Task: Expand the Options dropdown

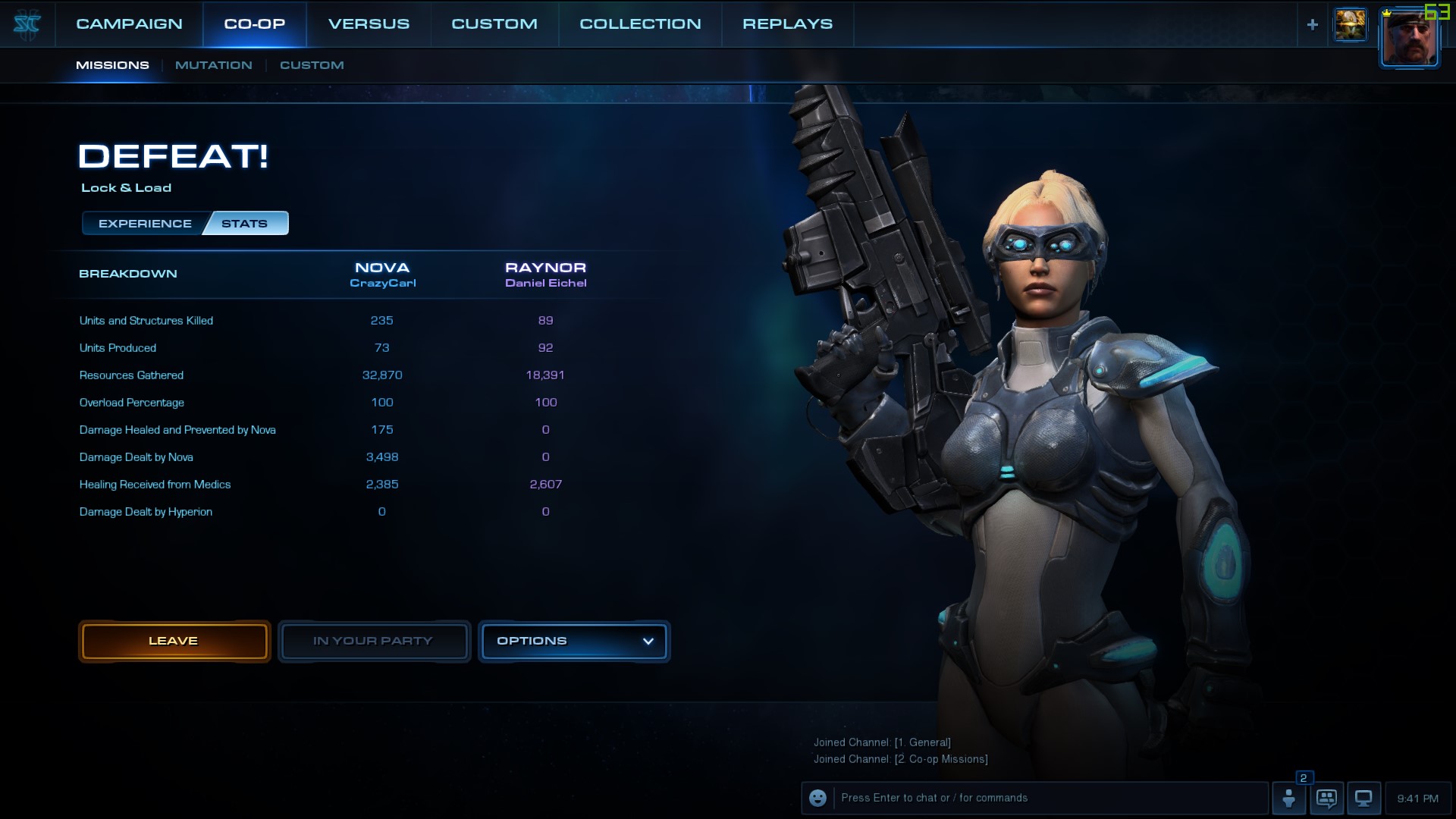Action: pyautogui.click(x=574, y=642)
